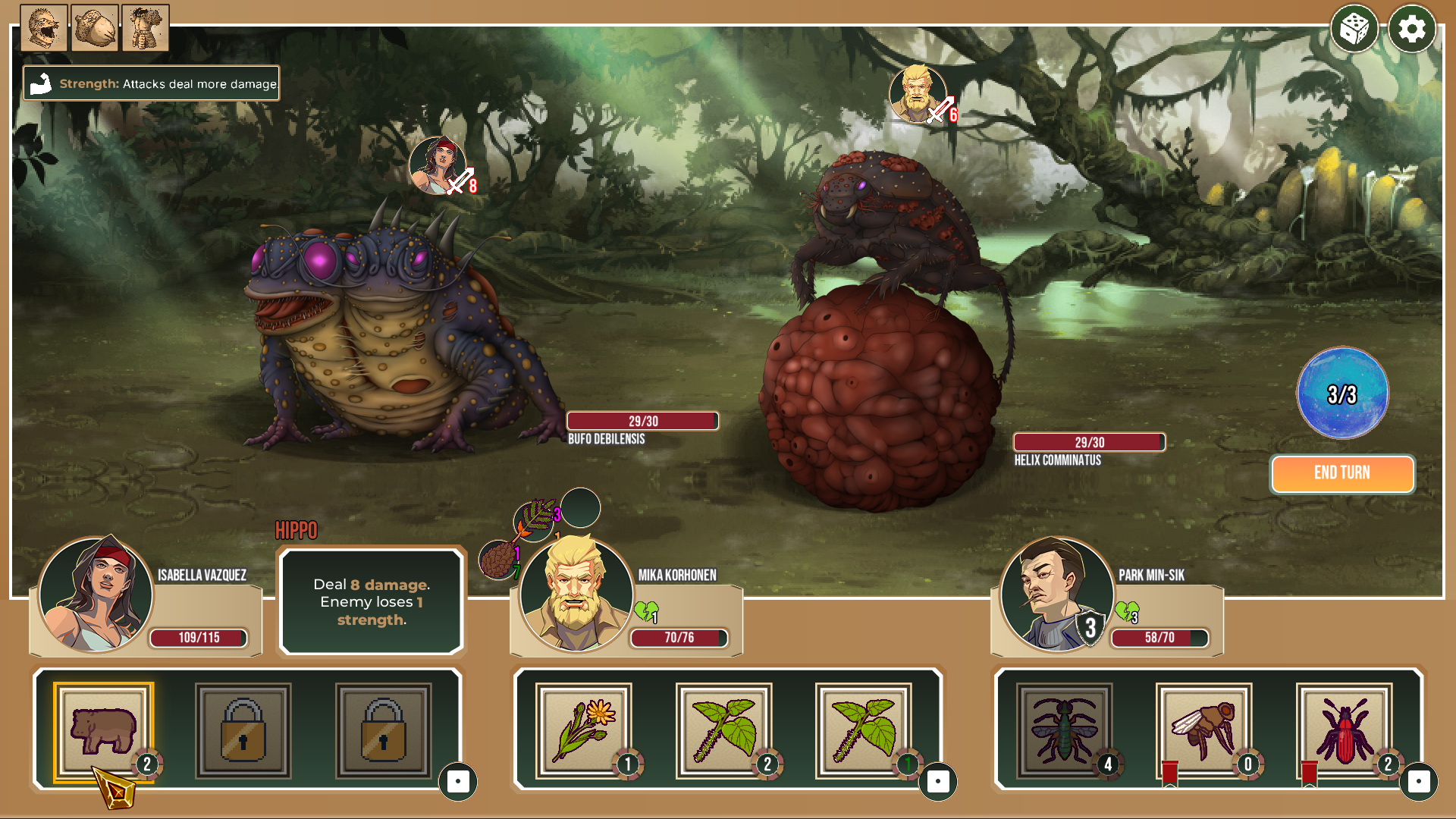1456x819 pixels.
Task: Inspect the pinecone status icon
Action: (497, 560)
